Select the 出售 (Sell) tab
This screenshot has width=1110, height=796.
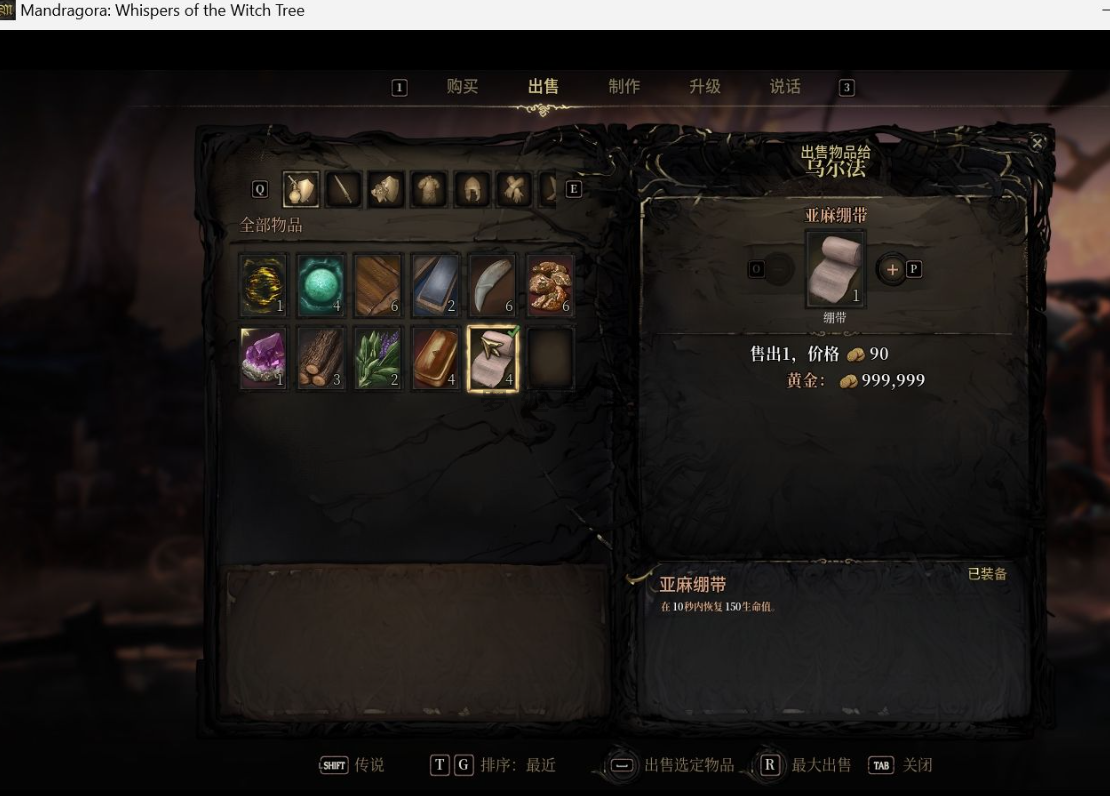[543, 87]
